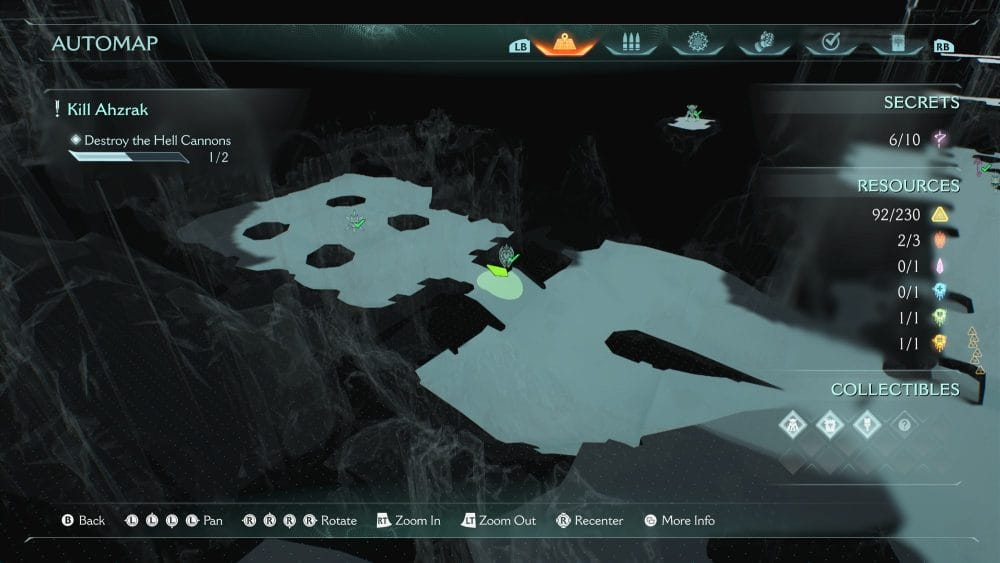The image size is (1000, 563).
Task: Switch to the checkmark objectives tab
Action: (x=829, y=43)
